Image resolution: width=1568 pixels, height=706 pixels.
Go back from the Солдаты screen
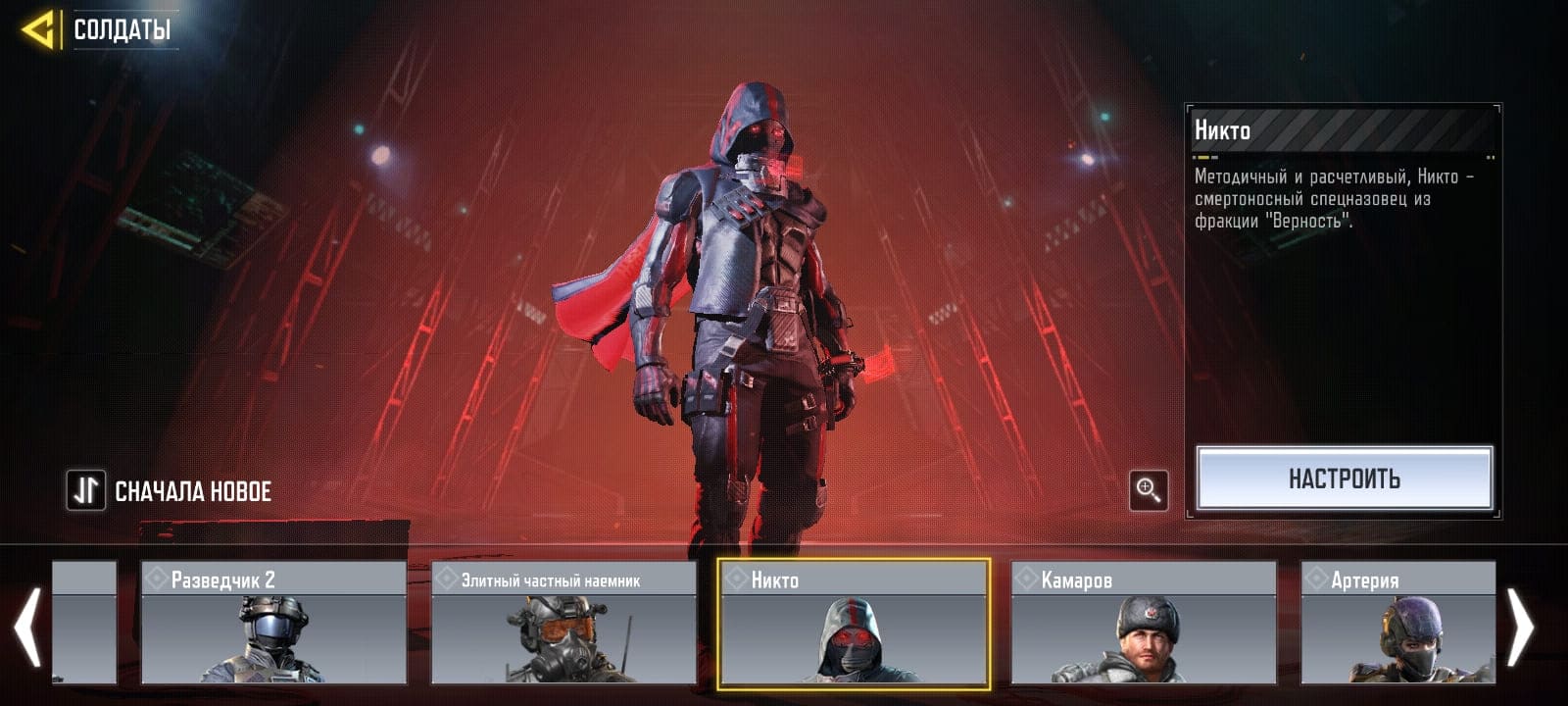click(39, 29)
